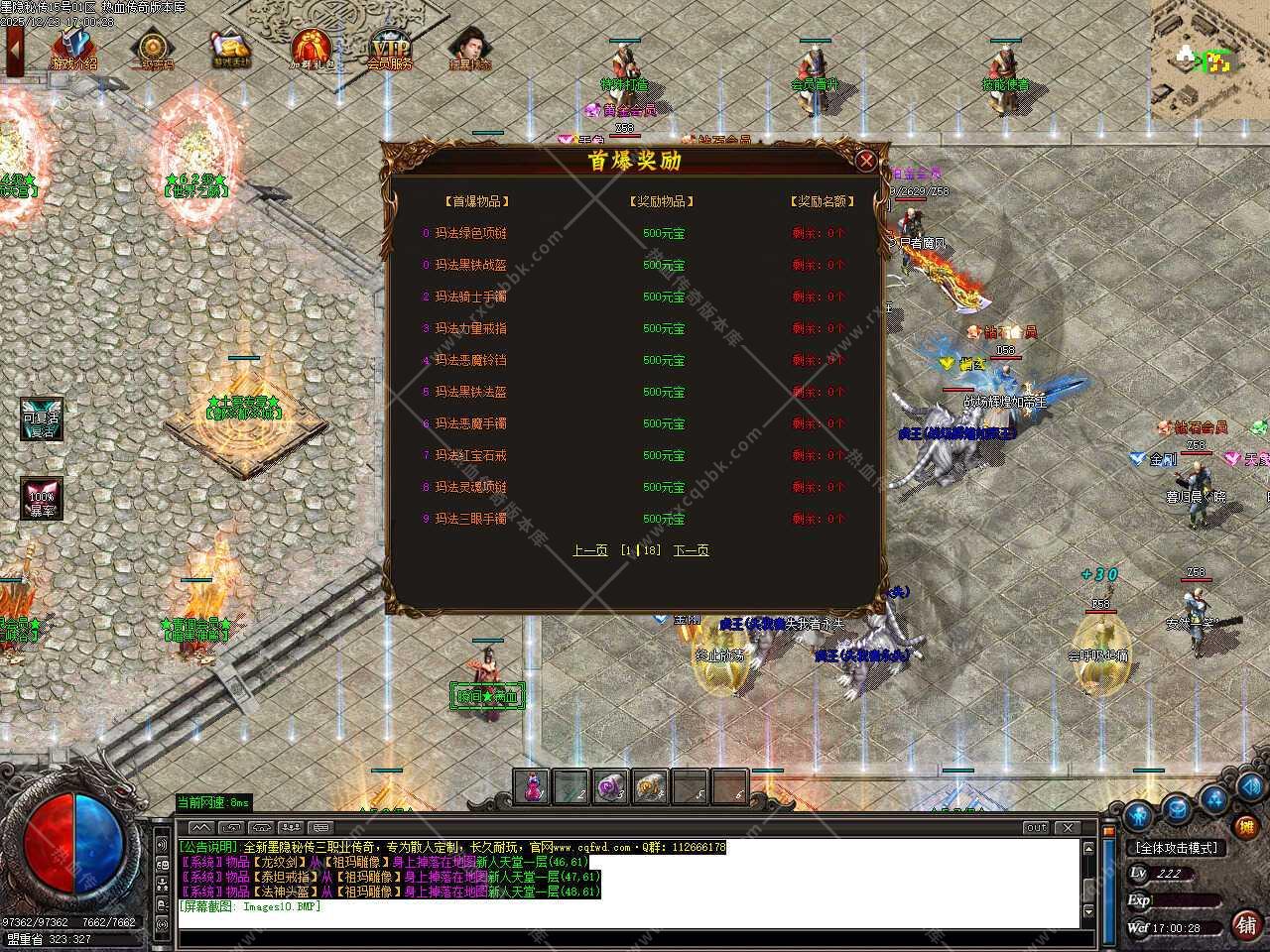Go to 下一页 in the reward list
The image size is (1270, 952).
click(691, 550)
